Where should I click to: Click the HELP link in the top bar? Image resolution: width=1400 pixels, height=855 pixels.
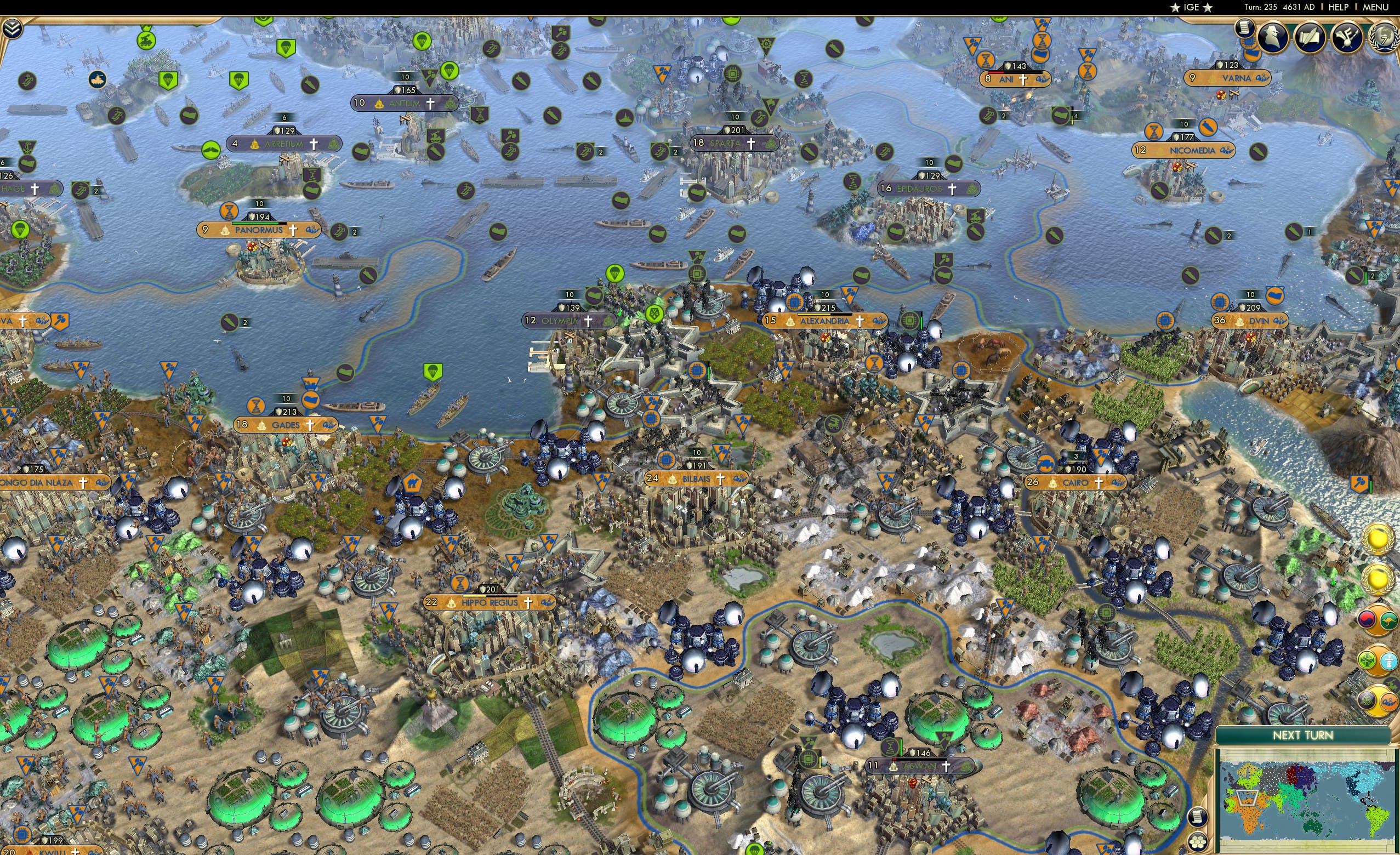(1339, 7)
